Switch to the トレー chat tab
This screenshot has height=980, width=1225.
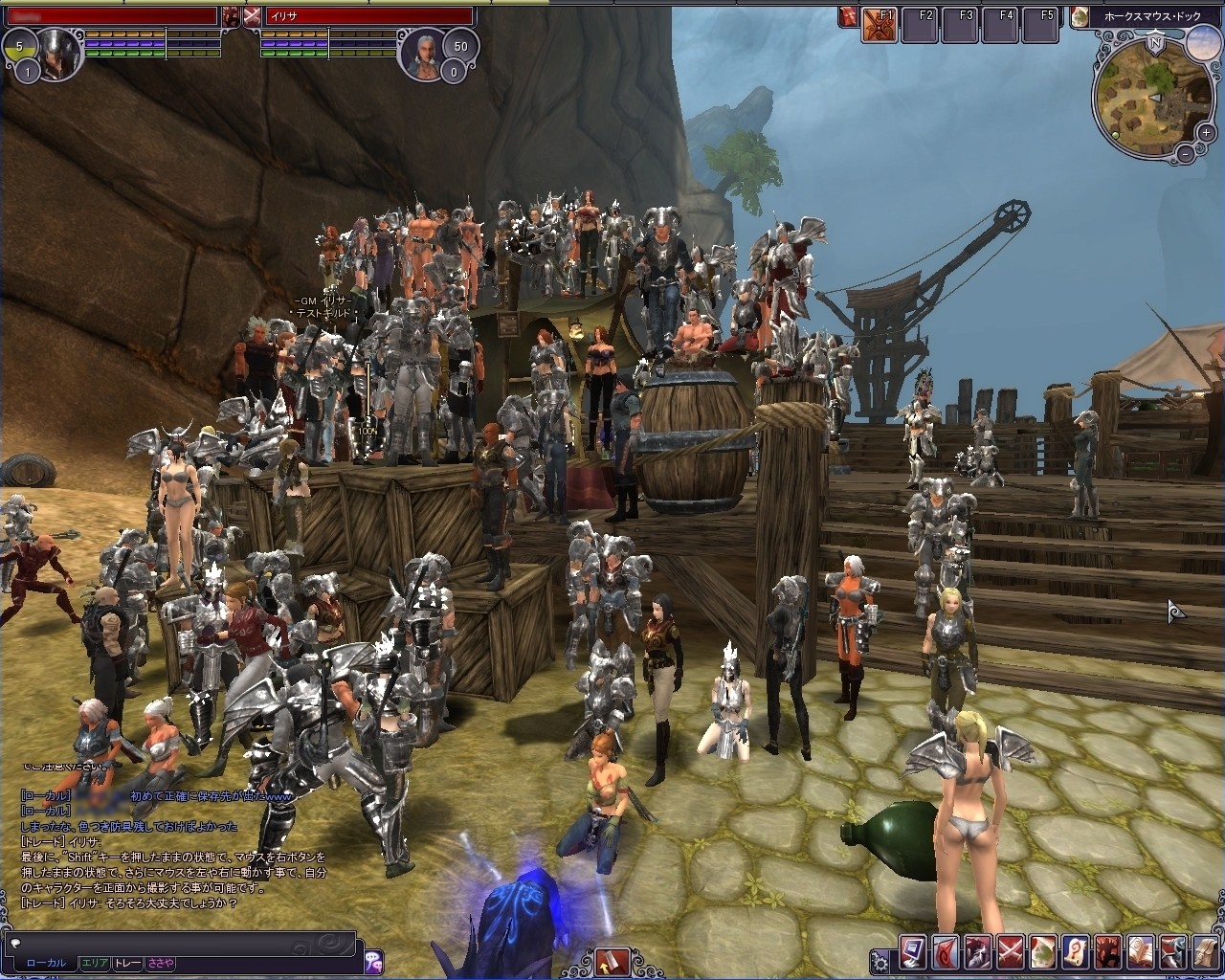click(x=127, y=963)
